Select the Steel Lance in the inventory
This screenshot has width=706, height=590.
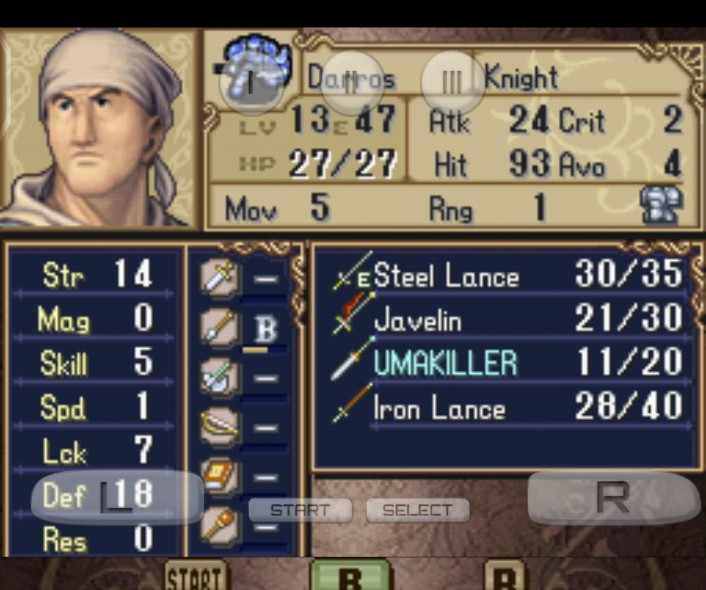(446, 276)
